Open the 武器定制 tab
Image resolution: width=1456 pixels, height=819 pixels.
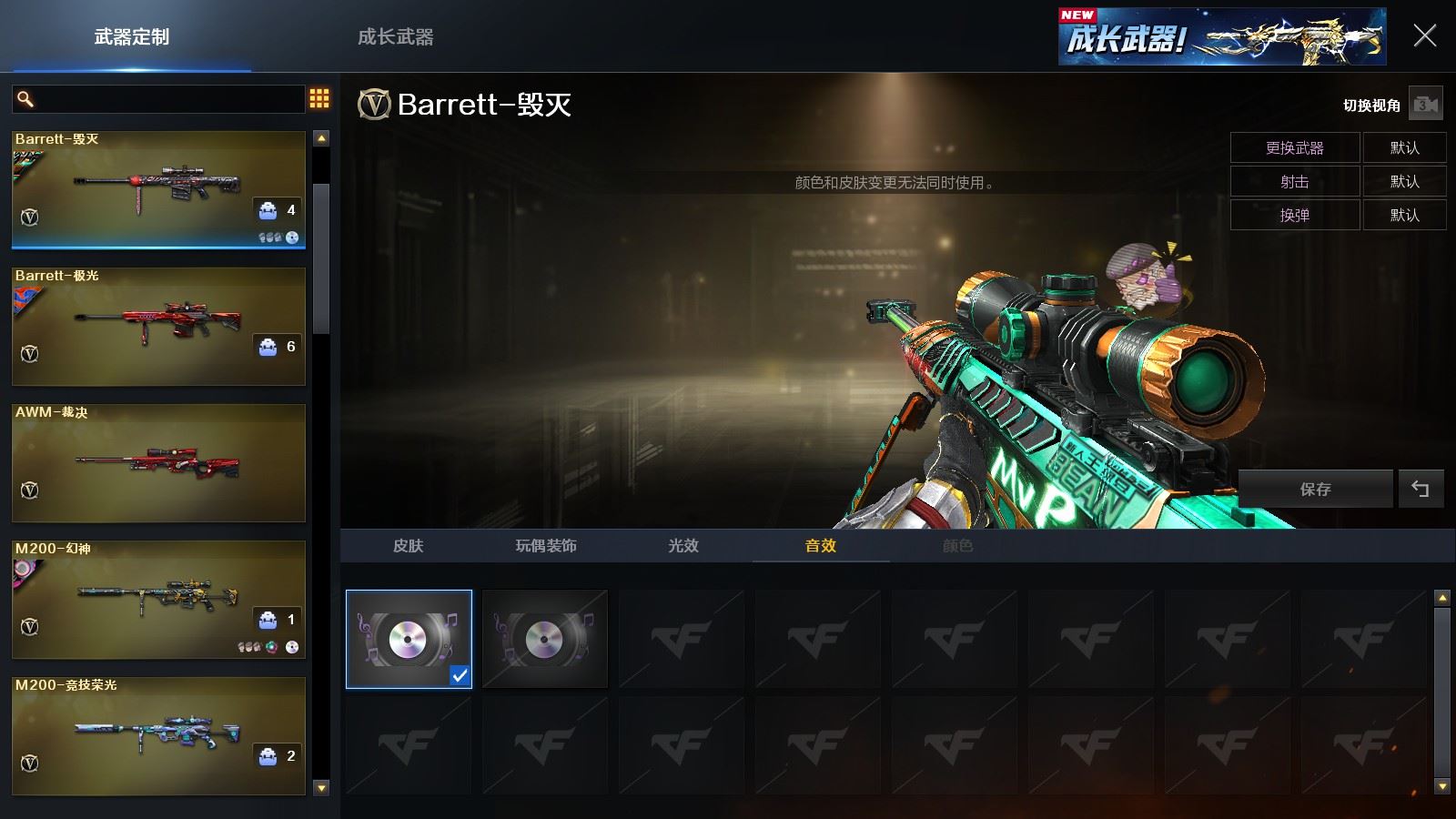(x=132, y=37)
